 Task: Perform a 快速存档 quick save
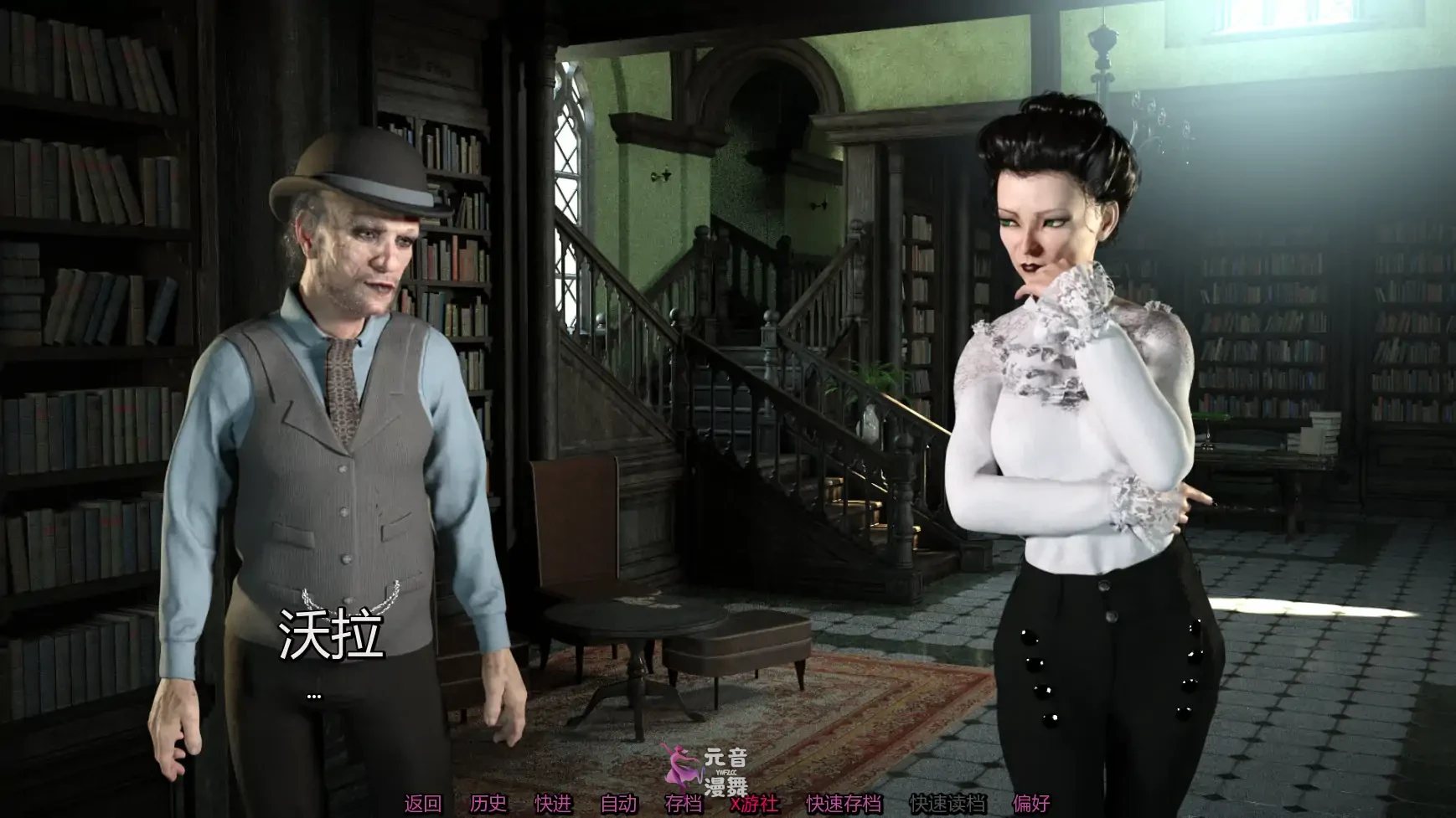[x=843, y=804]
